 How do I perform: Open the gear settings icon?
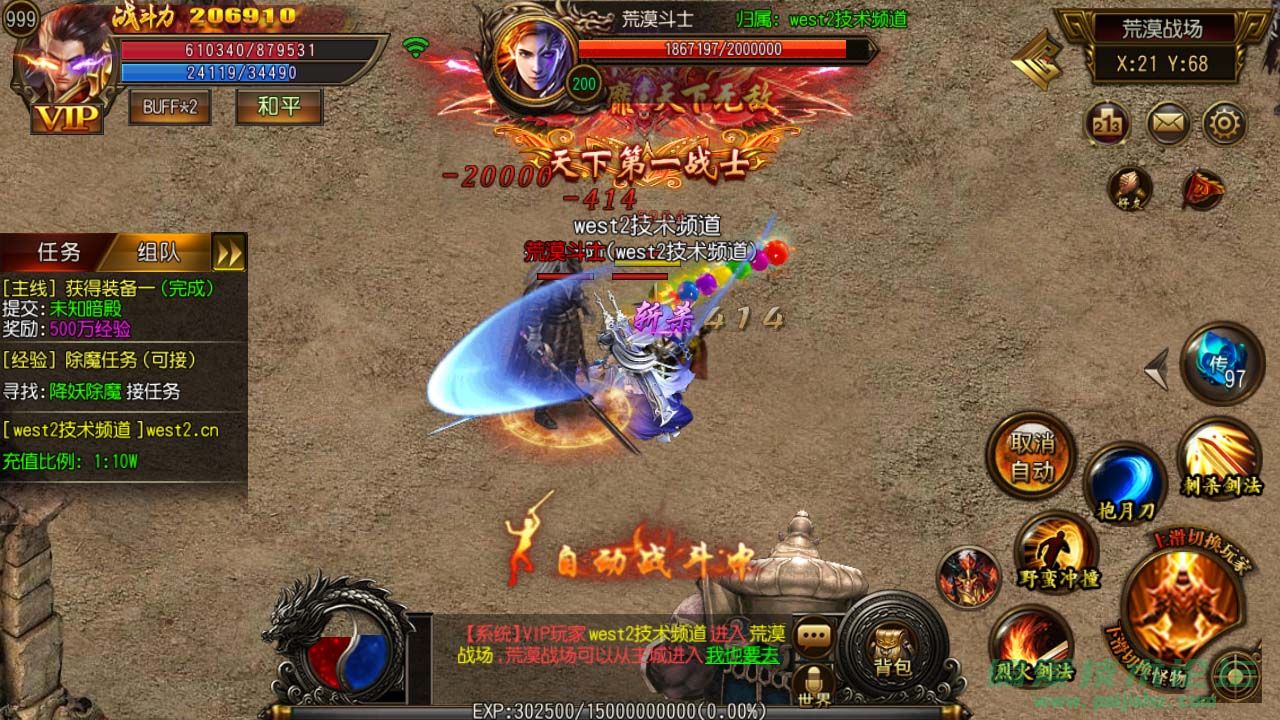click(1223, 125)
